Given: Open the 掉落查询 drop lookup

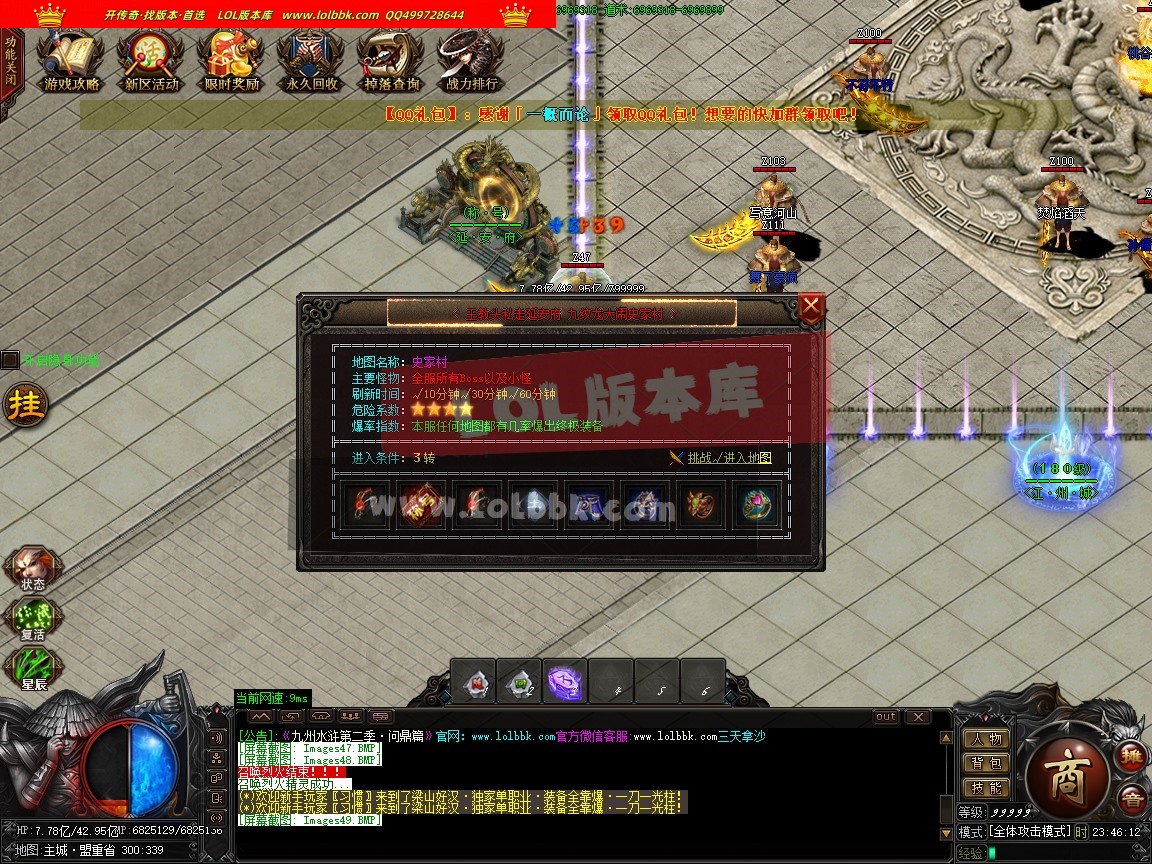Looking at the screenshot, I should pyautogui.click(x=391, y=62).
